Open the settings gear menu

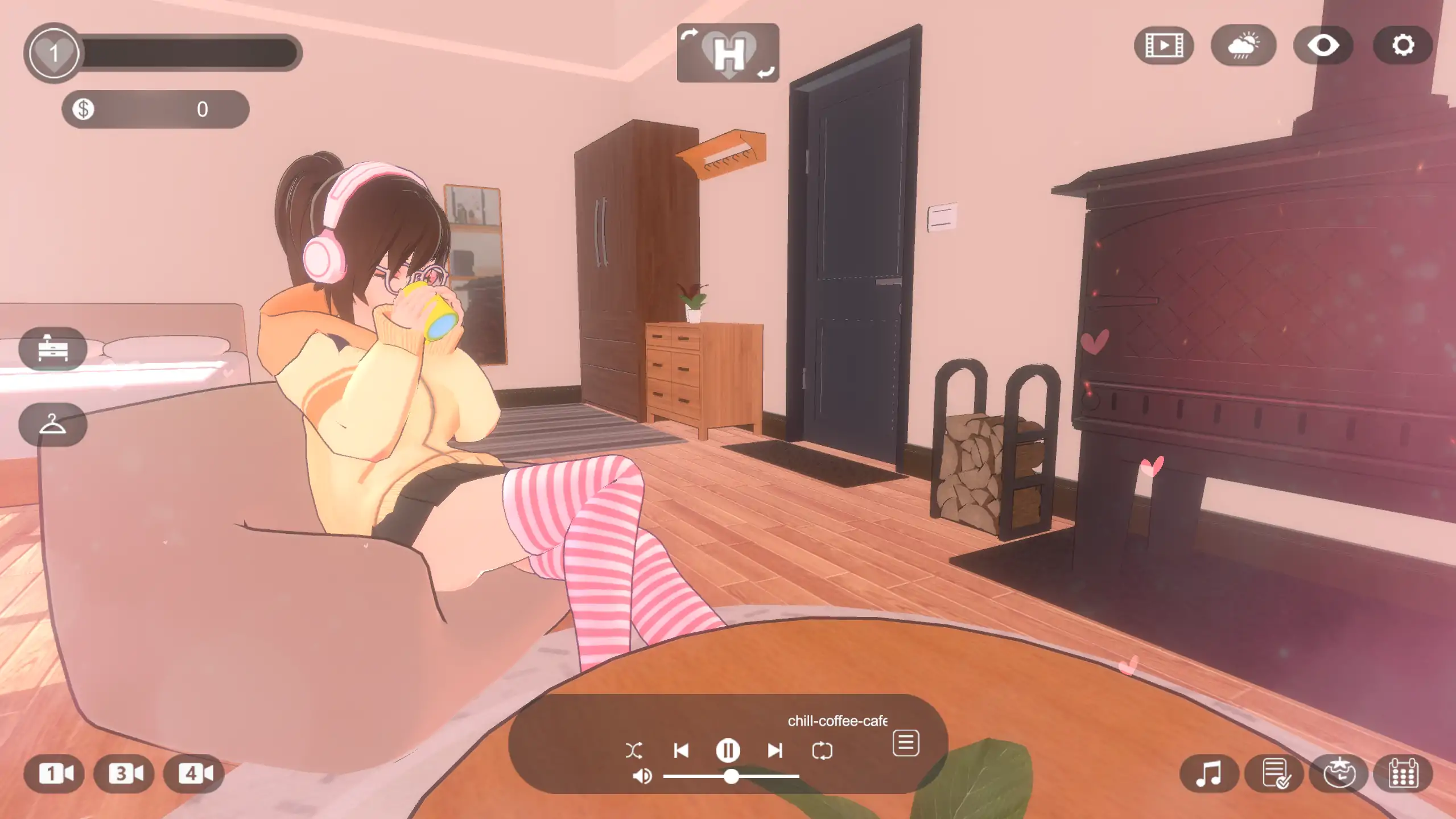tap(1403, 45)
